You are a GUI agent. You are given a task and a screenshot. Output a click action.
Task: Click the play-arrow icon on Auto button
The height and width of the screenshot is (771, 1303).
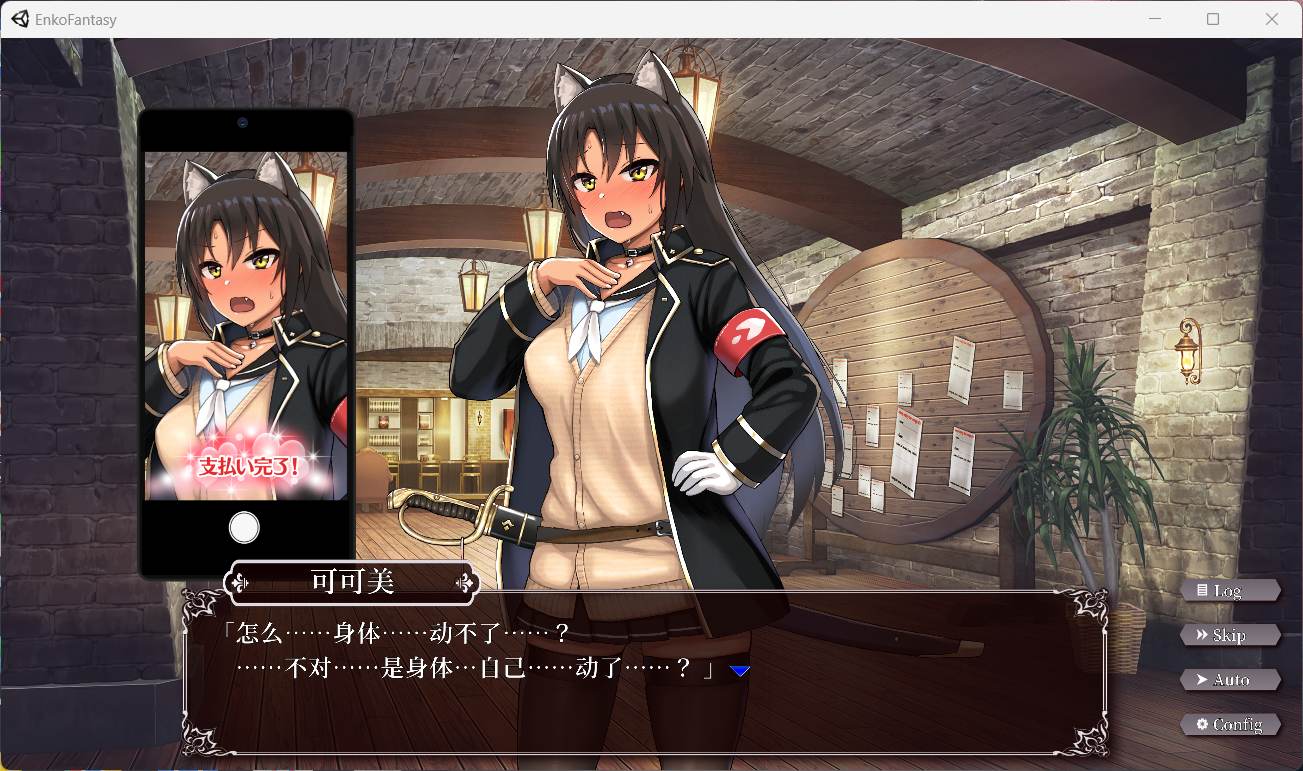[1202, 679]
